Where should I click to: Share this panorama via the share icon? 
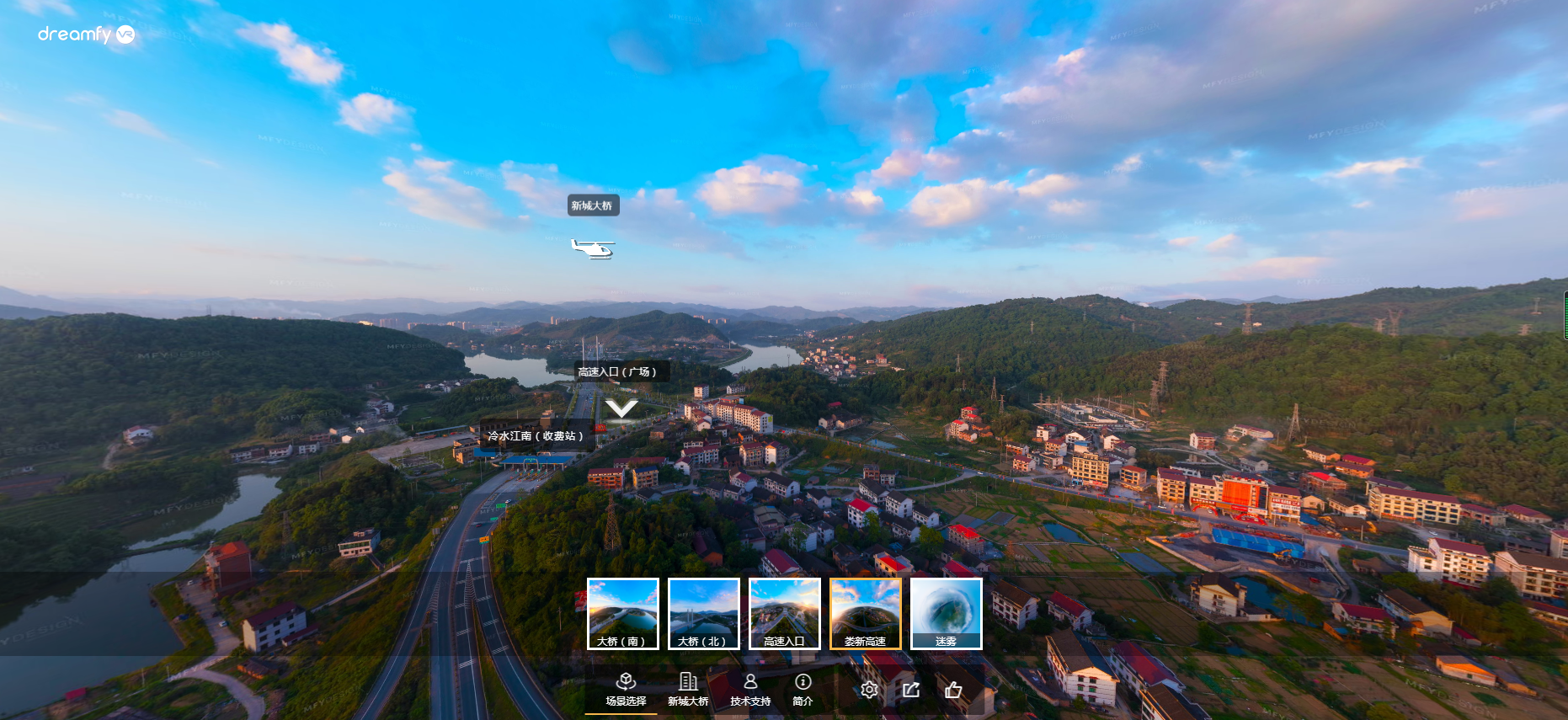pyautogui.click(x=911, y=690)
